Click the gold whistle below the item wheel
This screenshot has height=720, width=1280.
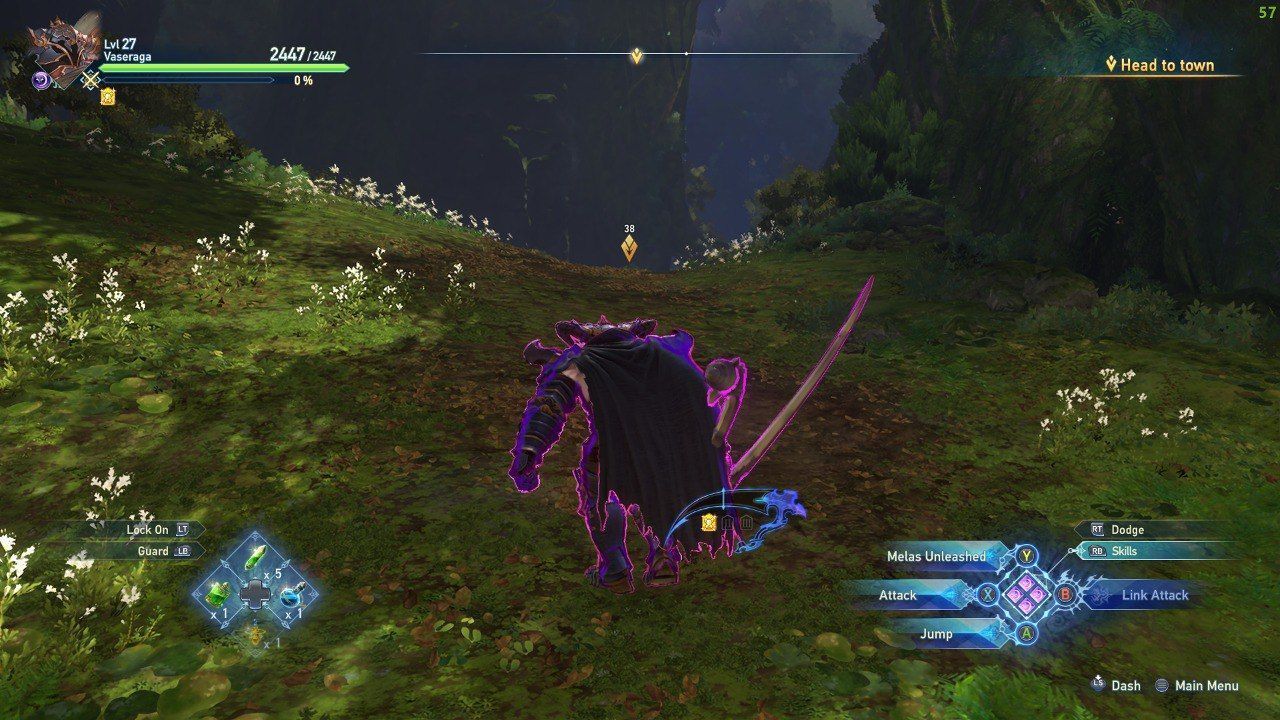tap(255, 634)
